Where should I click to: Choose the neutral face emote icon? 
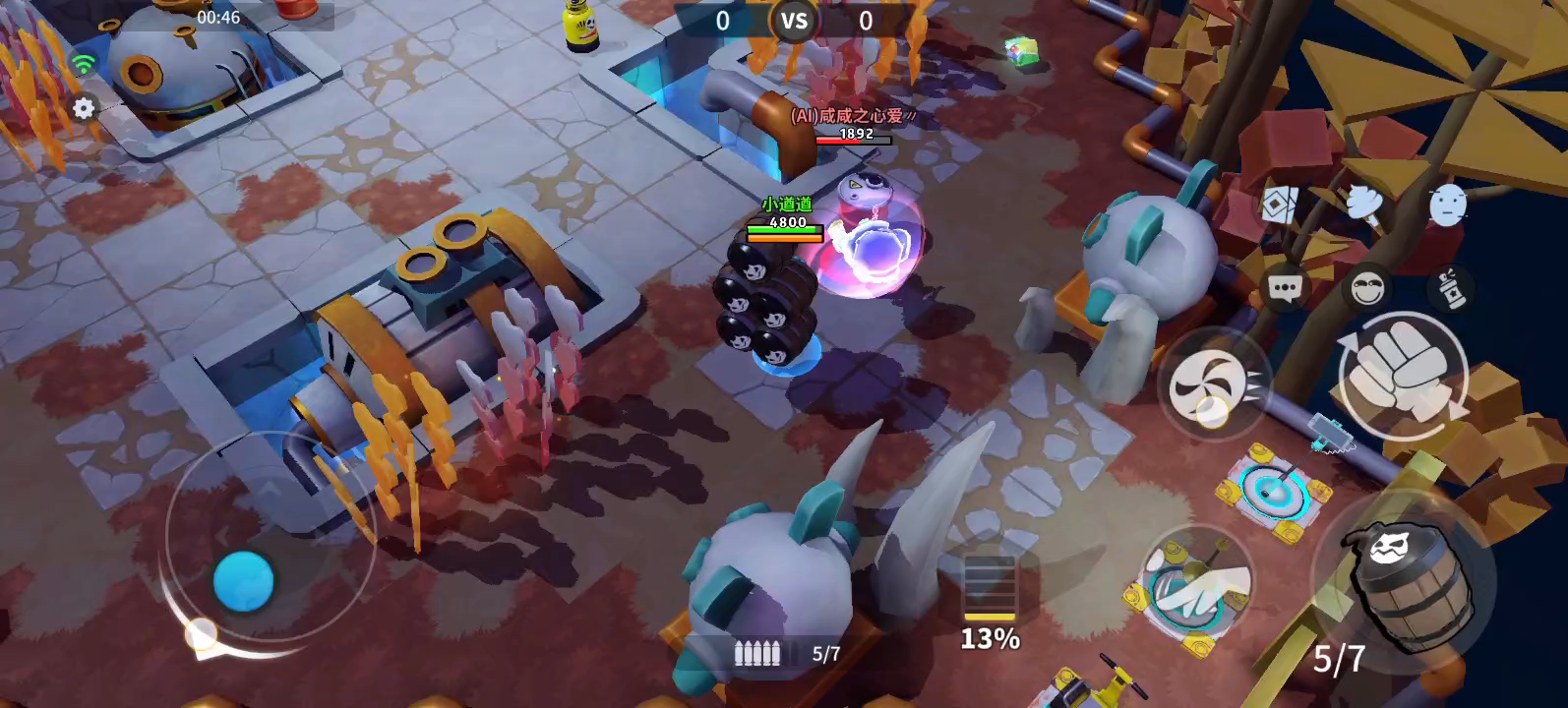(1447, 206)
